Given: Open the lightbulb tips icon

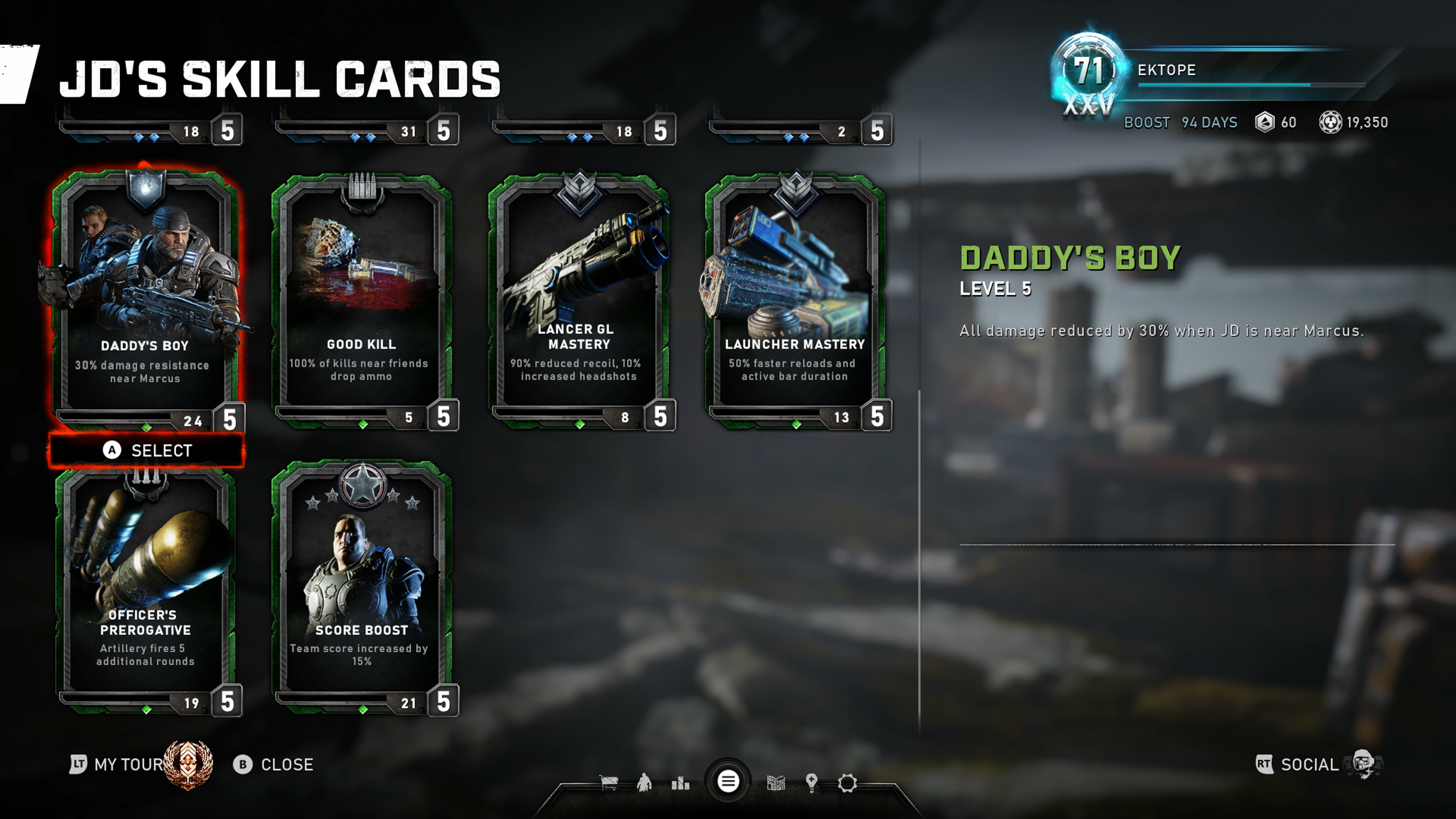Looking at the screenshot, I should click(x=812, y=783).
